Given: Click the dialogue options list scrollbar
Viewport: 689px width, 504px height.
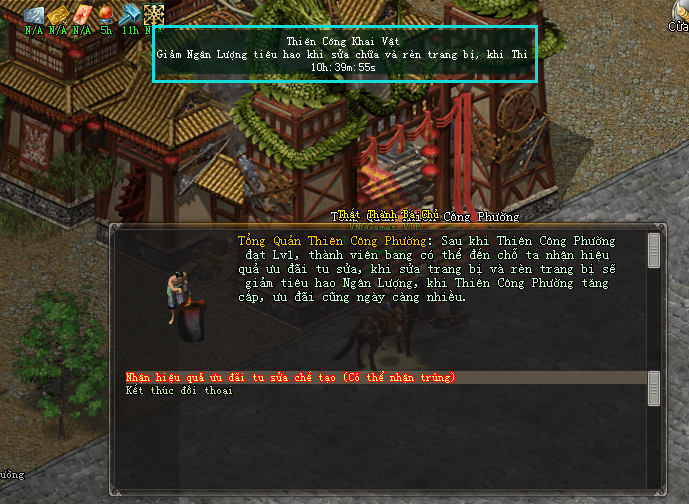Looking at the screenshot, I should click(654, 384).
